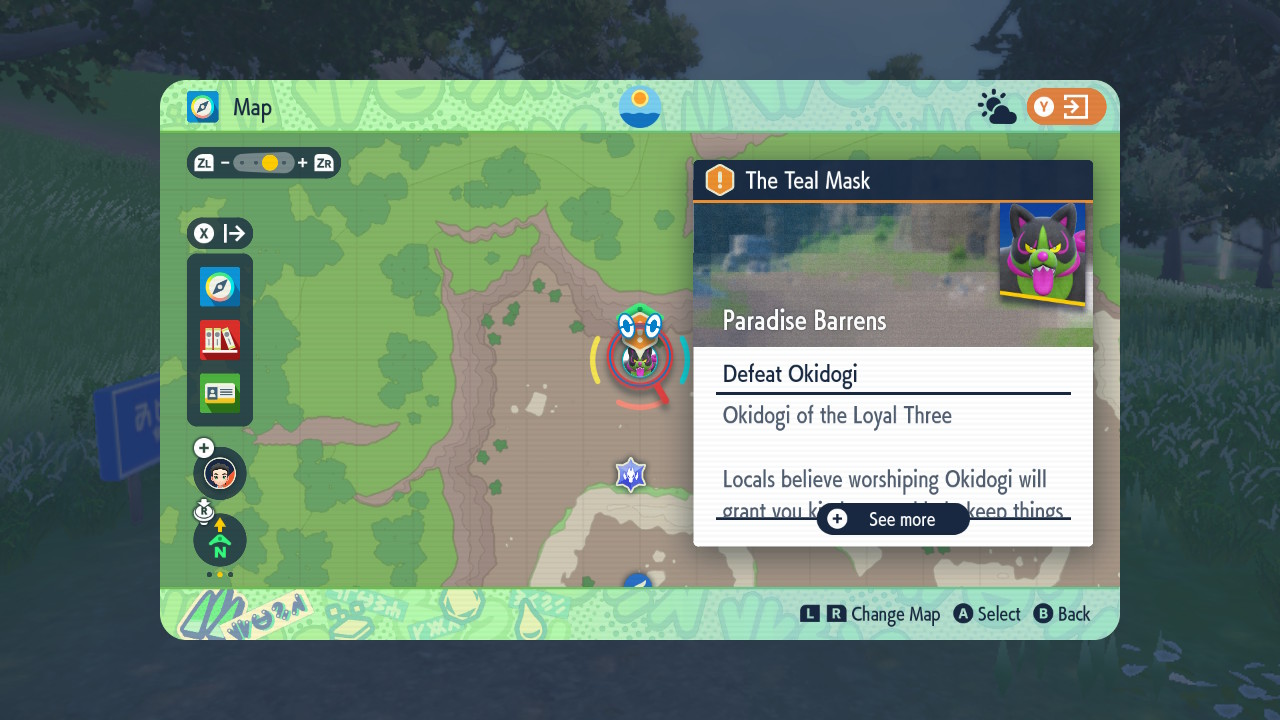Toggle the north-lock compass icon
Screen dimensions: 1280x720
(220, 540)
